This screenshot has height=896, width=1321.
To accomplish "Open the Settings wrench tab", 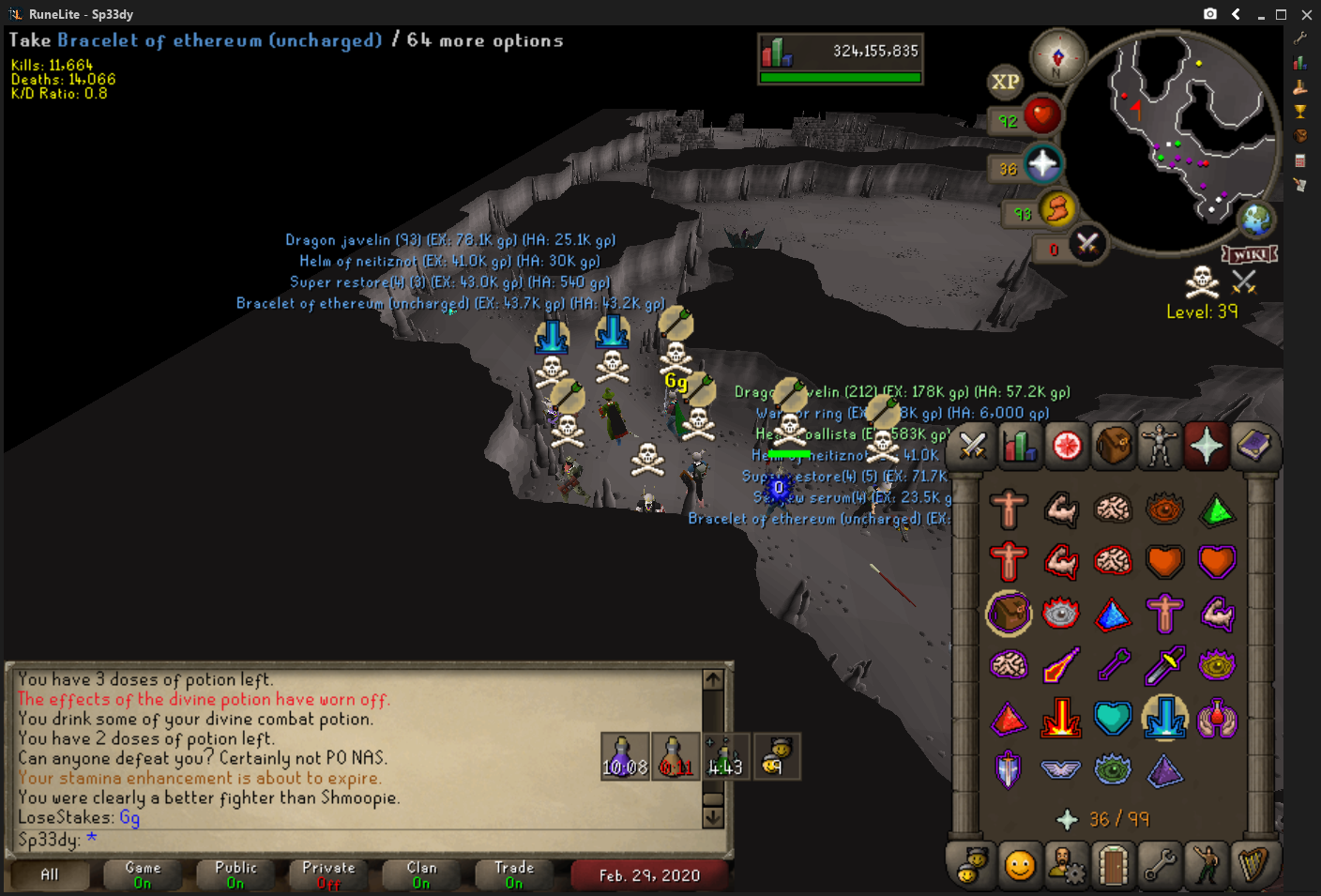I will point(1160,865).
